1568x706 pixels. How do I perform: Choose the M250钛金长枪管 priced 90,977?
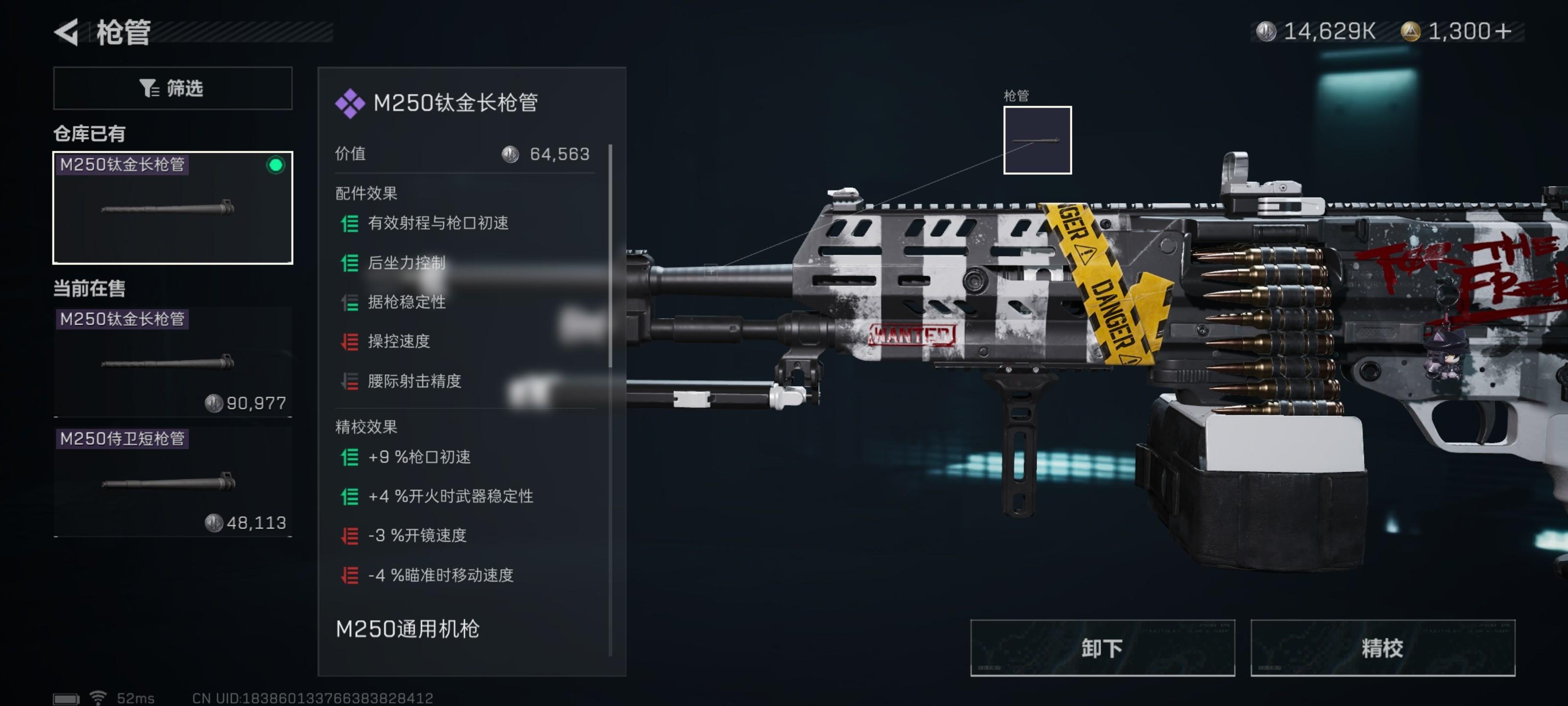(x=173, y=362)
